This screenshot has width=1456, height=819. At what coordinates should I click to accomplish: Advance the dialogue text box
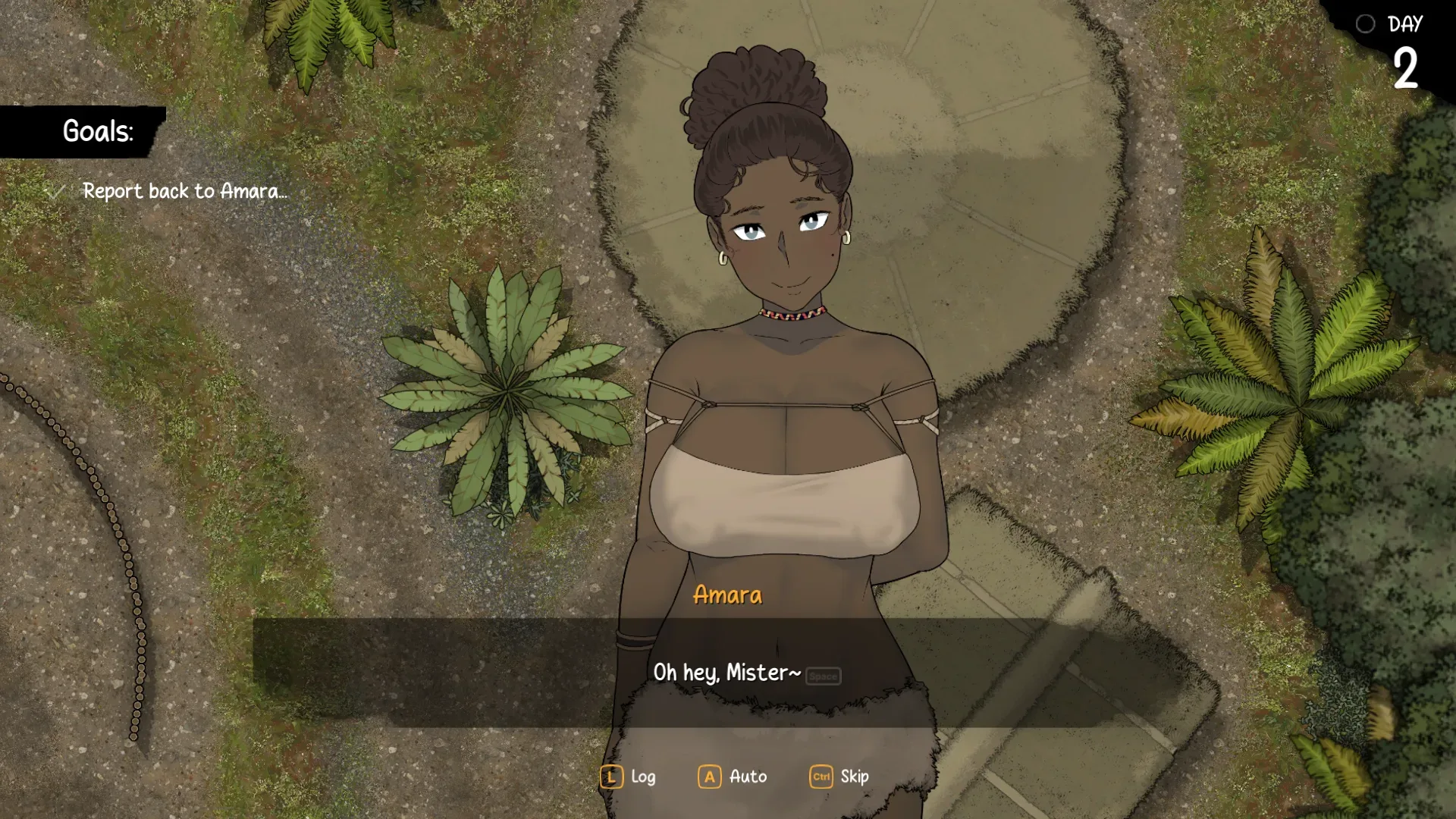click(x=726, y=673)
